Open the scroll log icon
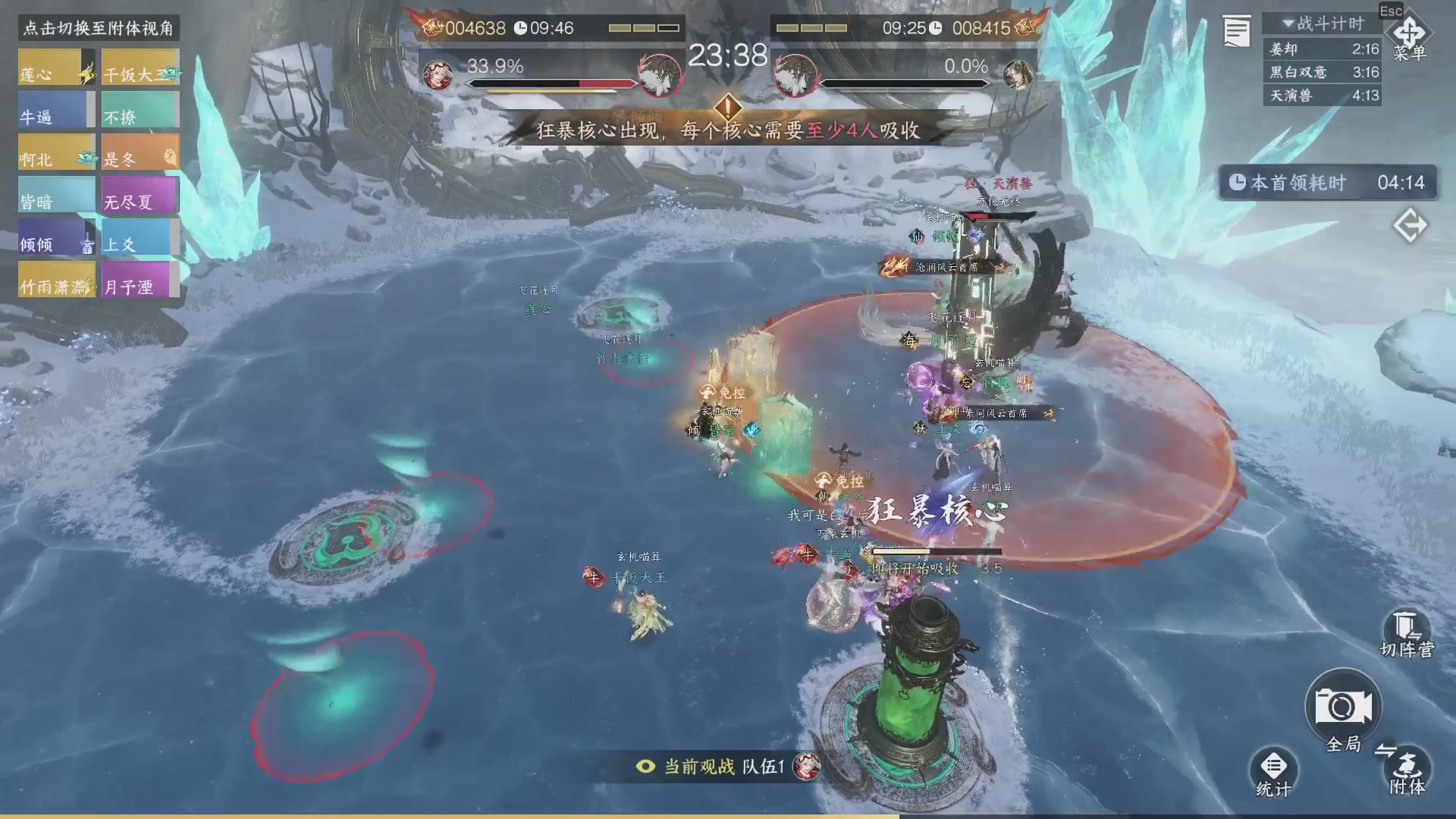Viewport: 1456px width, 819px height. coord(1236,32)
